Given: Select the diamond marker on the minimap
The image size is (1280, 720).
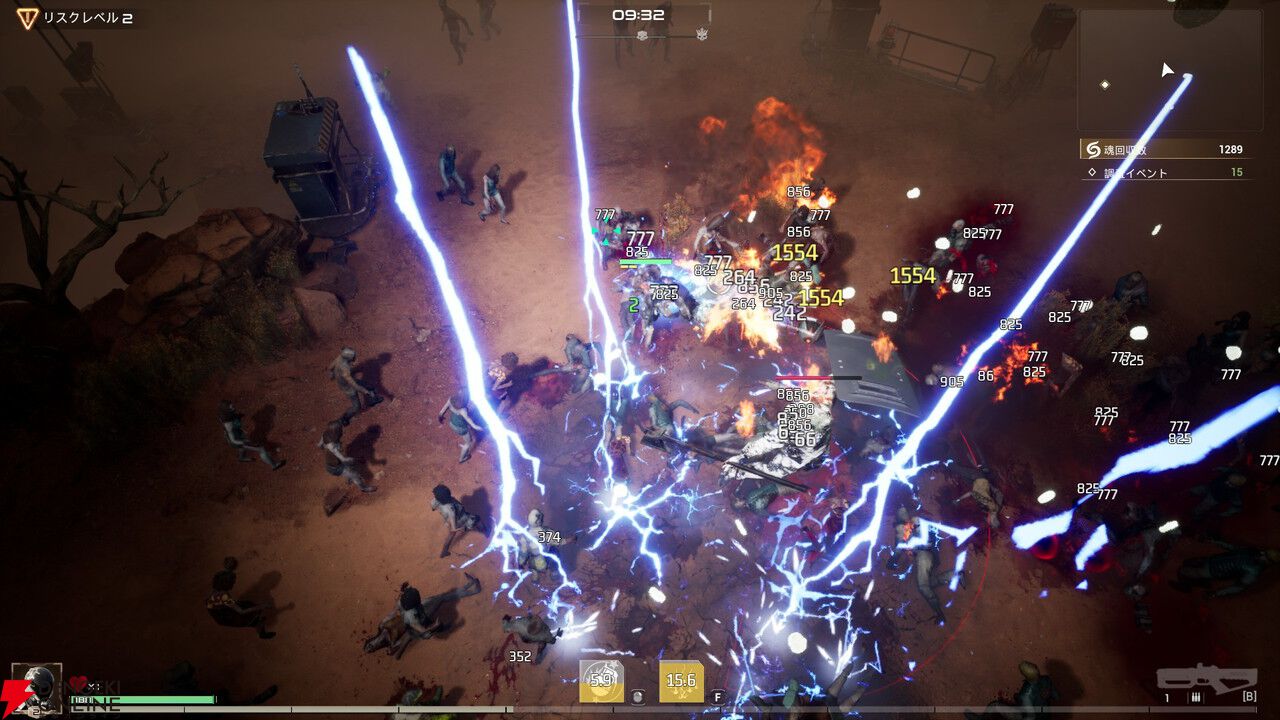Looking at the screenshot, I should (x=1105, y=85).
